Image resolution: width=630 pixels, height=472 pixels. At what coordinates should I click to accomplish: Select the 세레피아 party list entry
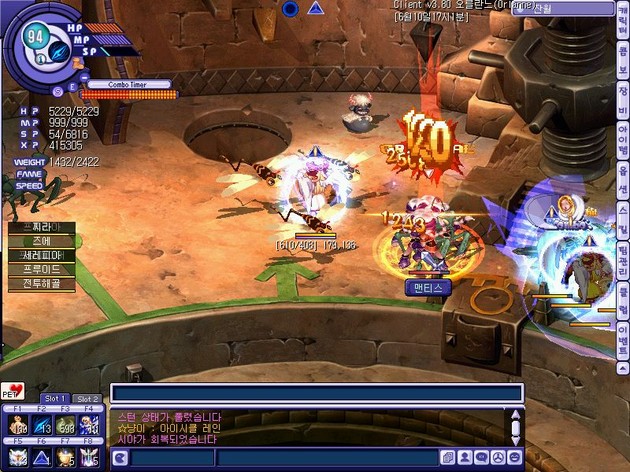[x=42, y=255]
